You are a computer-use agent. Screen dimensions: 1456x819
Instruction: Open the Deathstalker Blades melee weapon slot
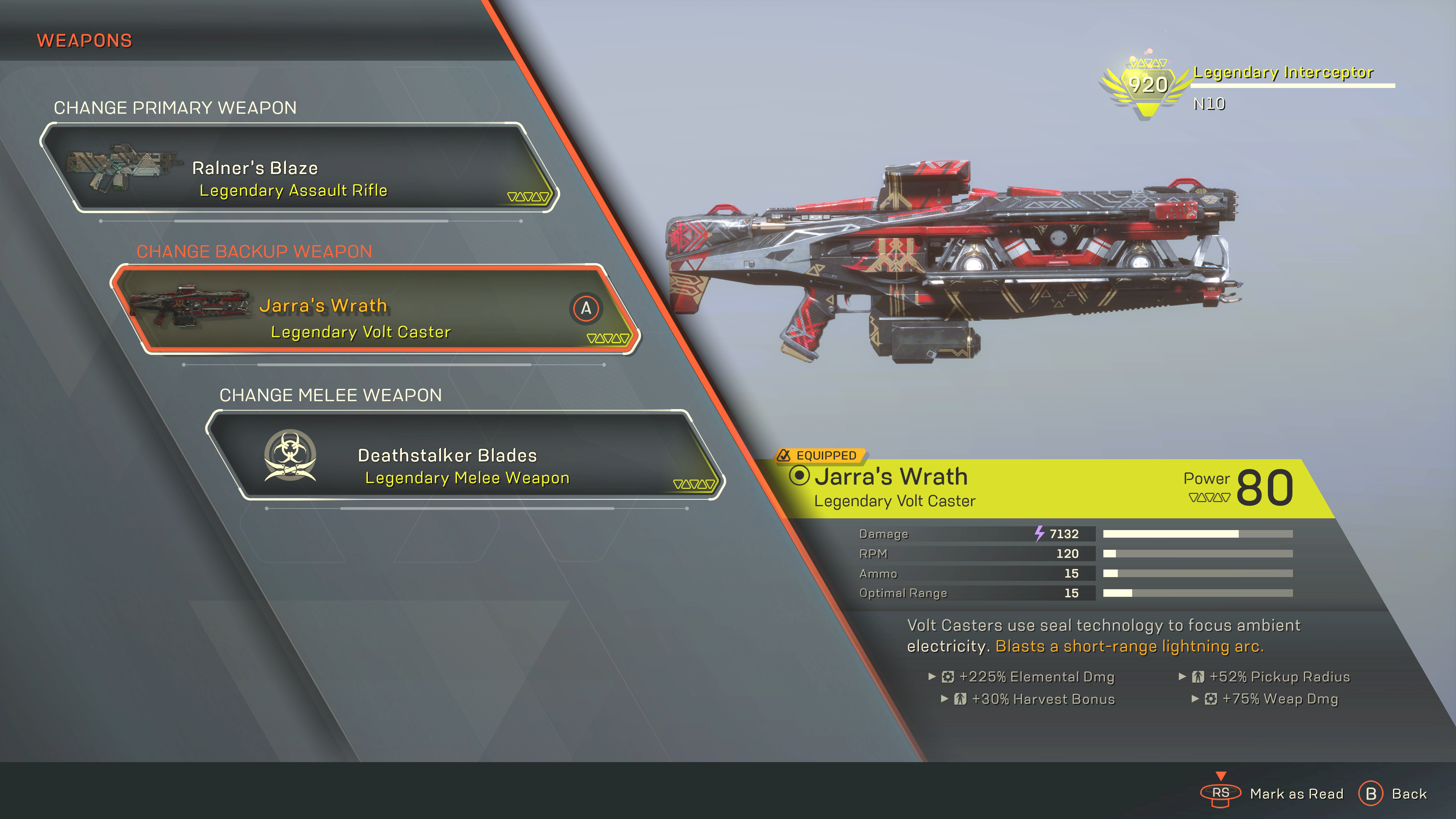click(464, 455)
